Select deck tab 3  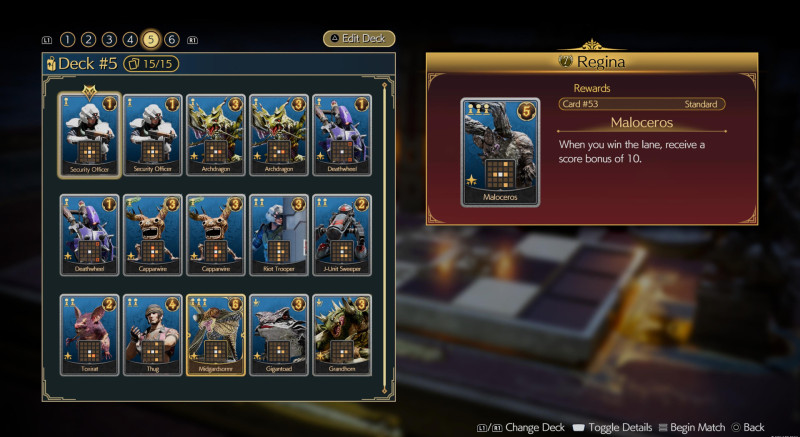click(x=109, y=40)
